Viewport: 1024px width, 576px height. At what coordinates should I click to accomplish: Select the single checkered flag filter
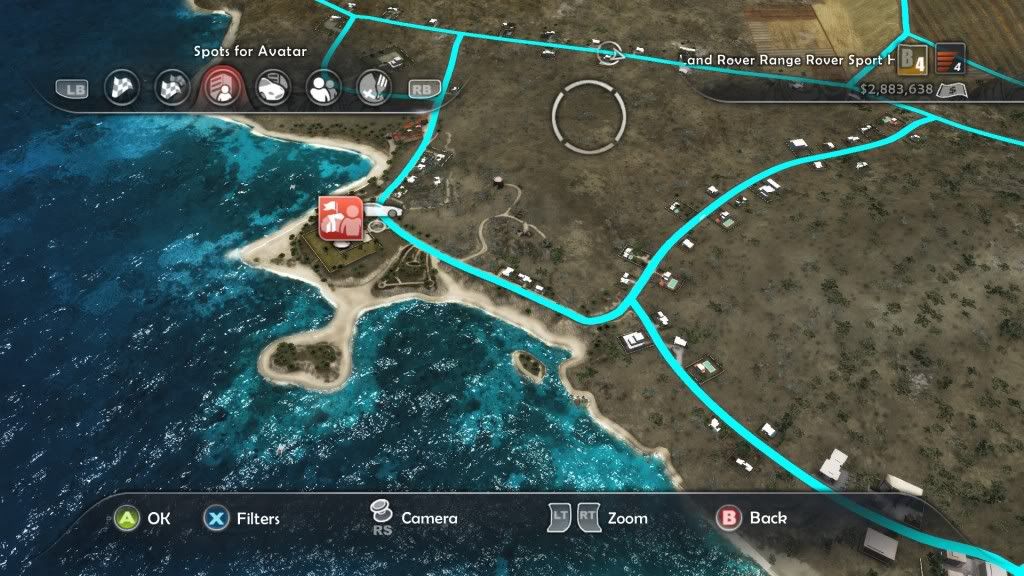[x=122, y=88]
